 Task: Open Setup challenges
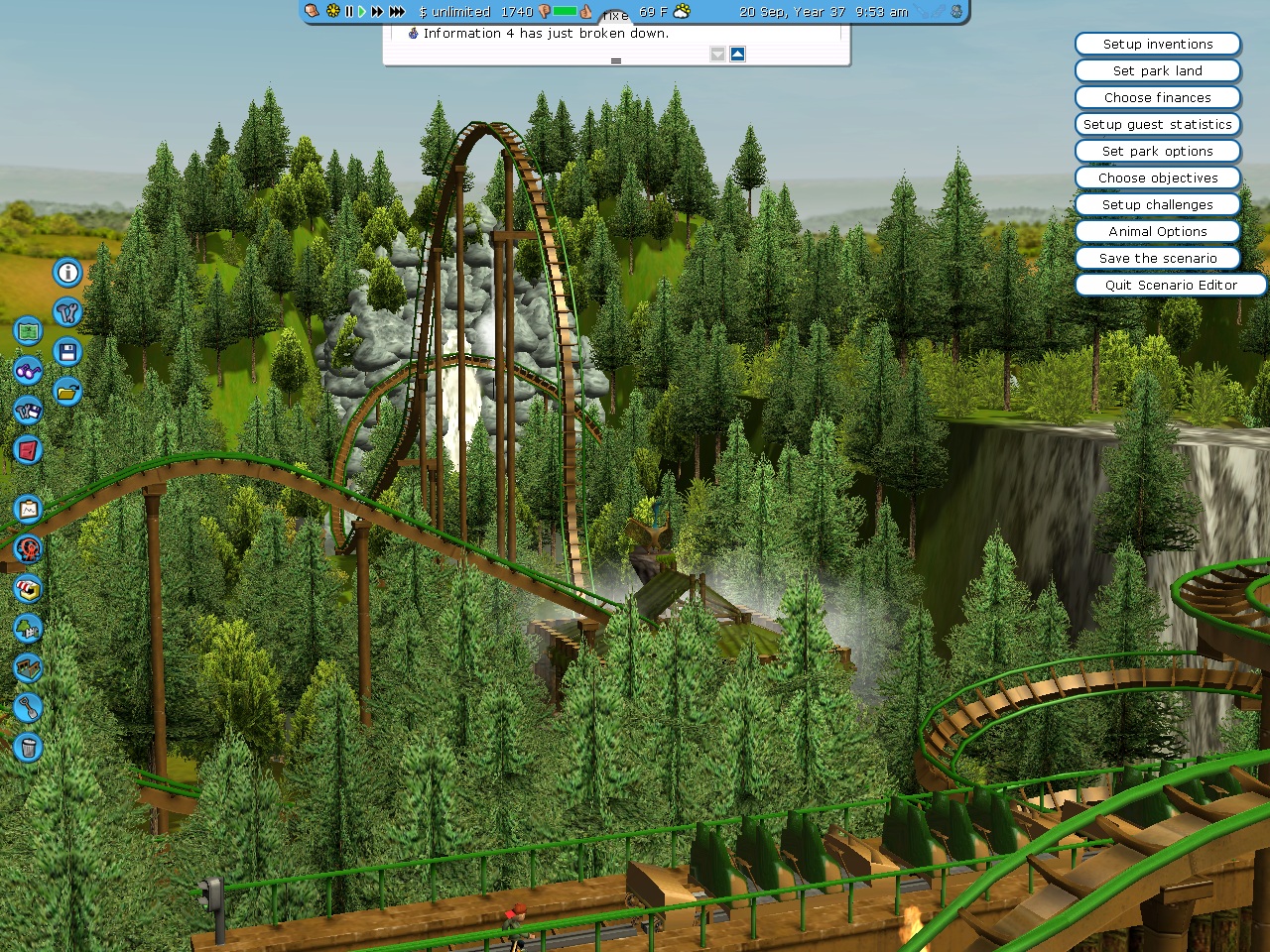1157,205
